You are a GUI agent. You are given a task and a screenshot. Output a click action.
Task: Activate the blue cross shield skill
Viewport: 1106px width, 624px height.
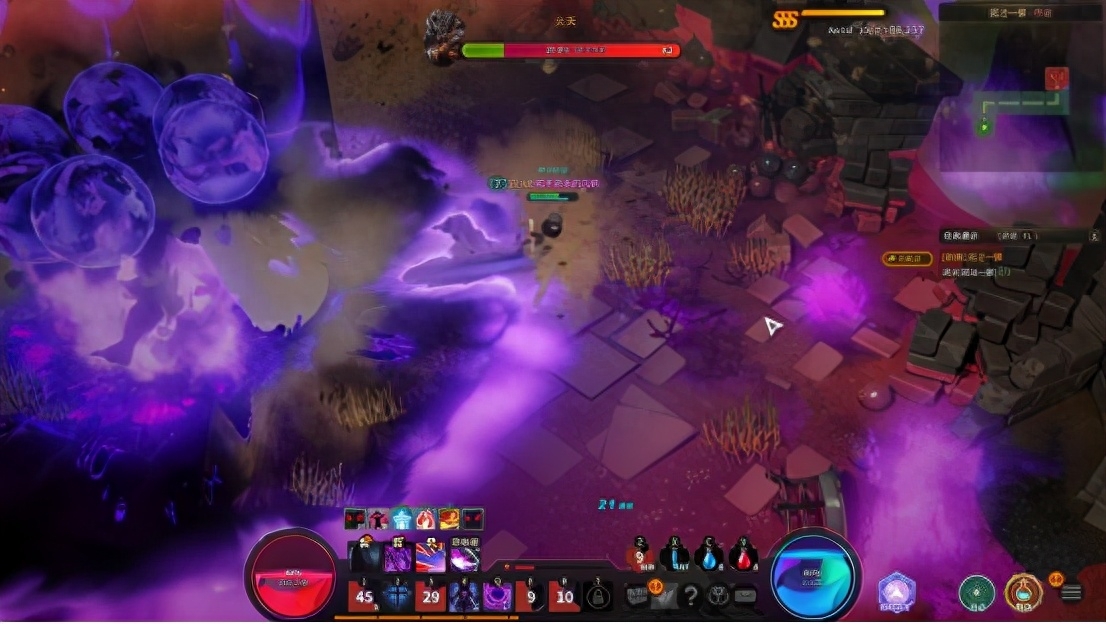click(397, 596)
